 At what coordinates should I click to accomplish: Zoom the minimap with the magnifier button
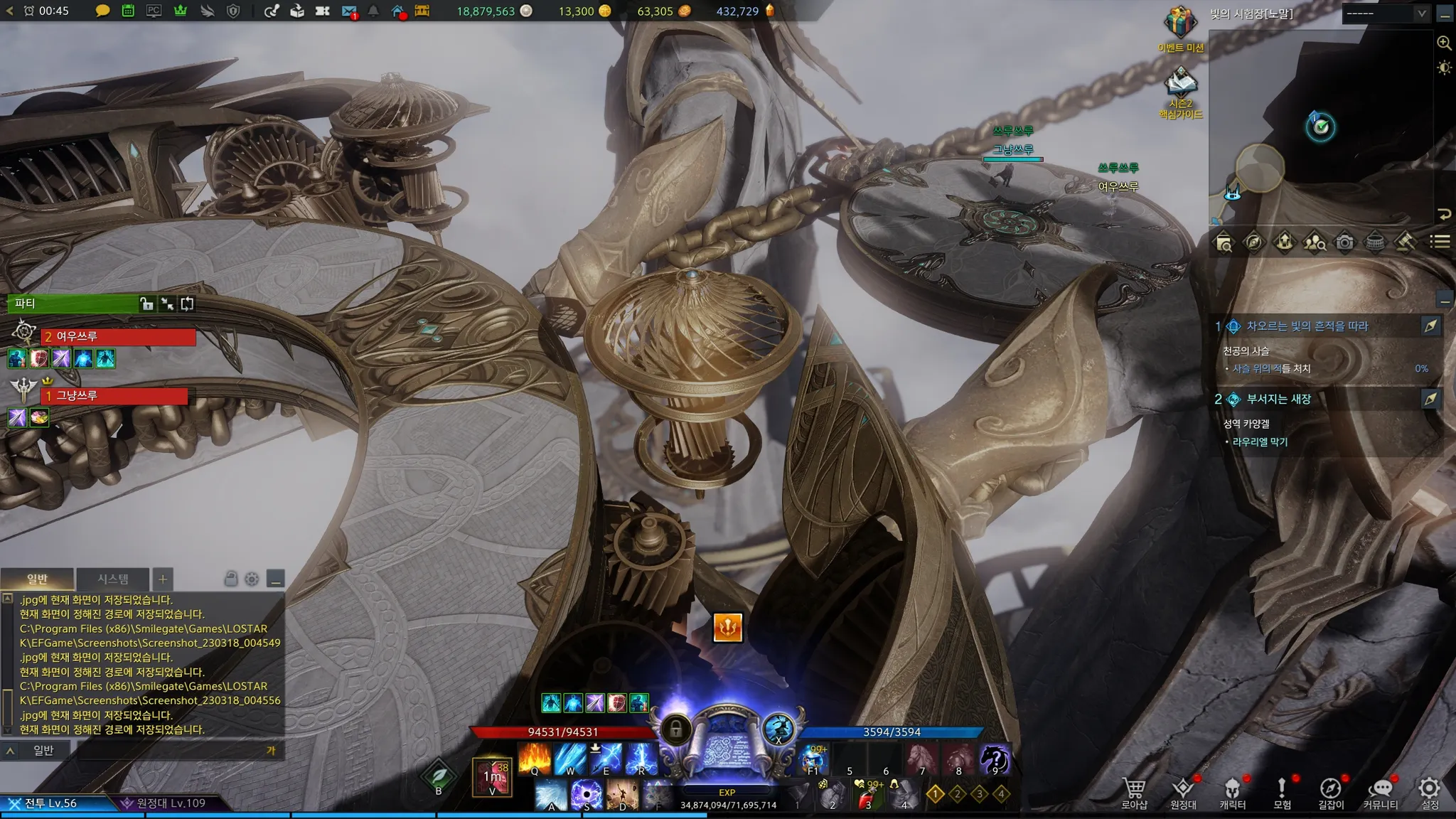[x=1444, y=43]
